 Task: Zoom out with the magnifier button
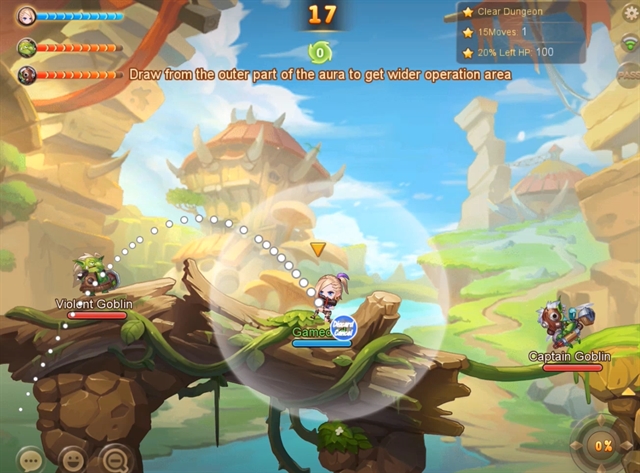[114, 458]
